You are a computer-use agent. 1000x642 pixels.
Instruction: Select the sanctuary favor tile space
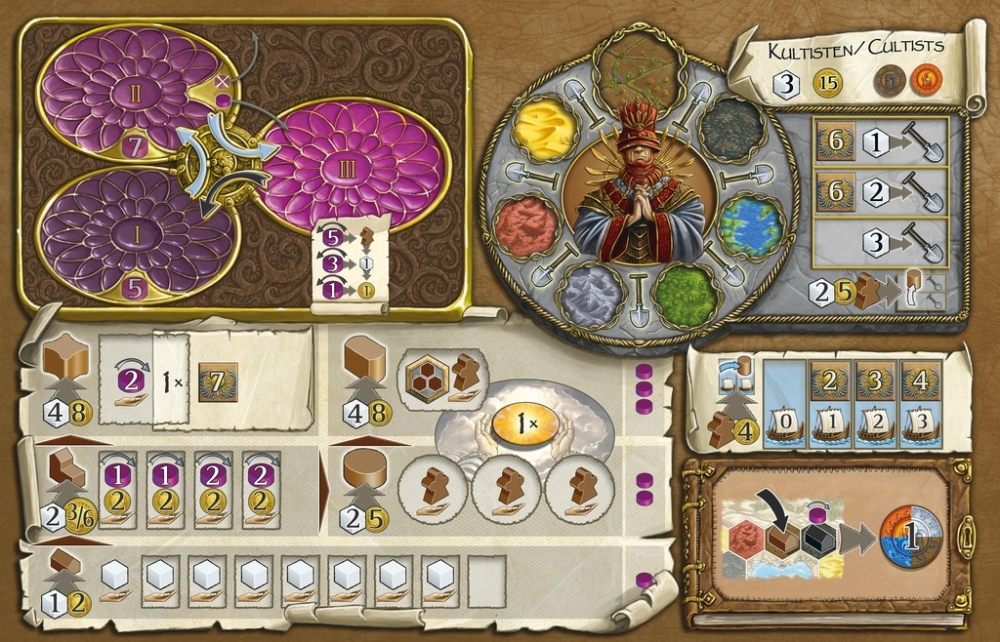(434, 373)
